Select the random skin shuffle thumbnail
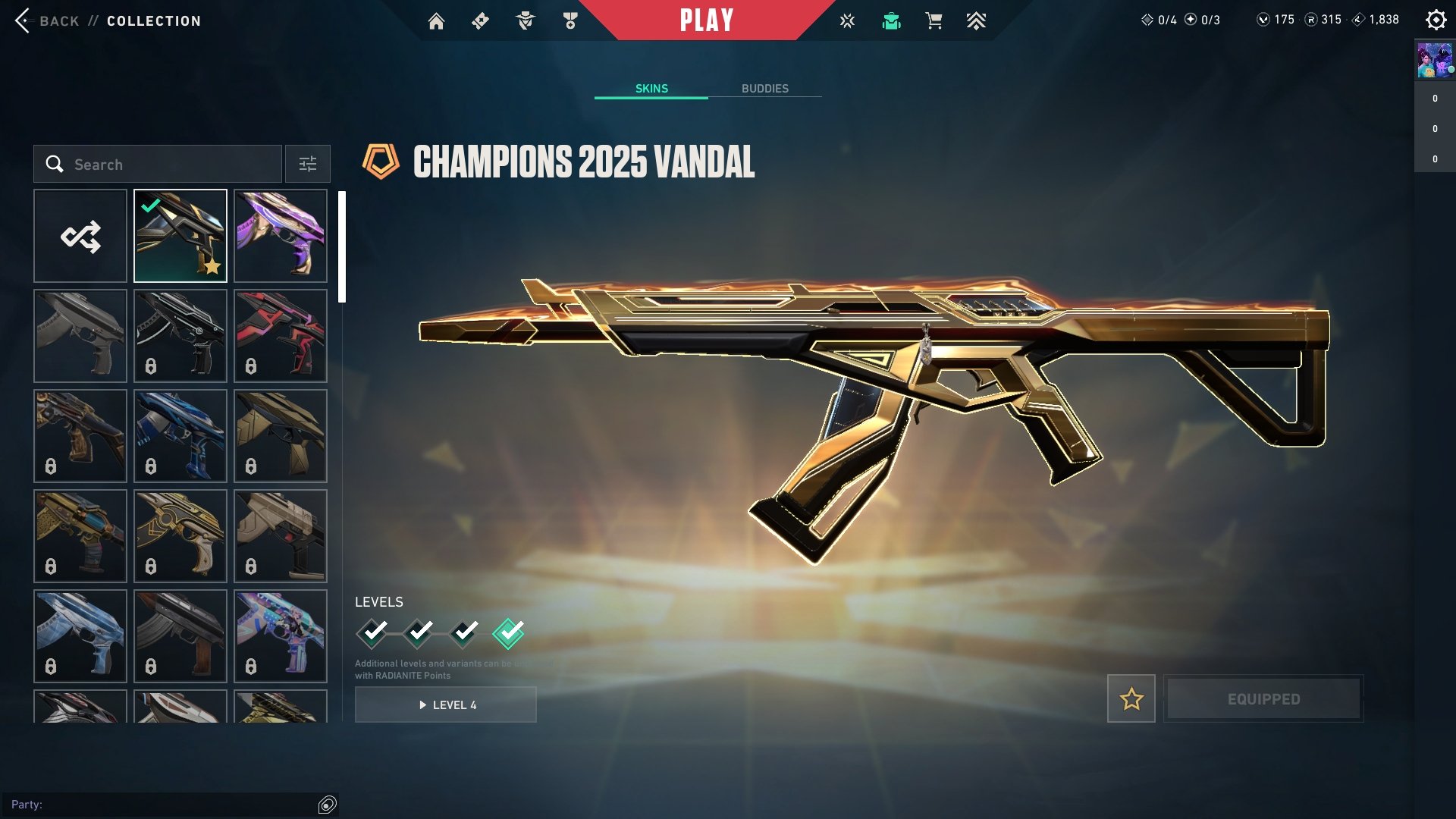The width and height of the screenshot is (1456, 819). (x=80, y=236)
